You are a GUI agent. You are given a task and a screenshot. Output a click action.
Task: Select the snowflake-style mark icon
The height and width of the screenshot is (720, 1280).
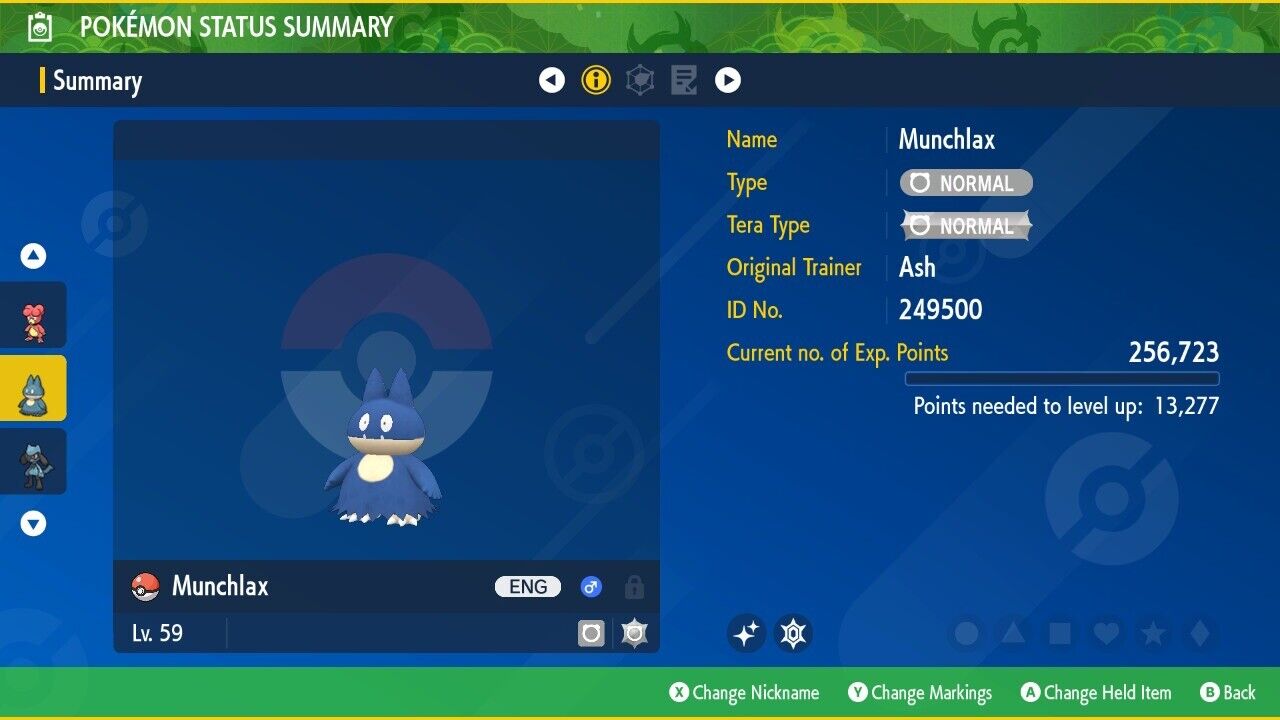794,633
